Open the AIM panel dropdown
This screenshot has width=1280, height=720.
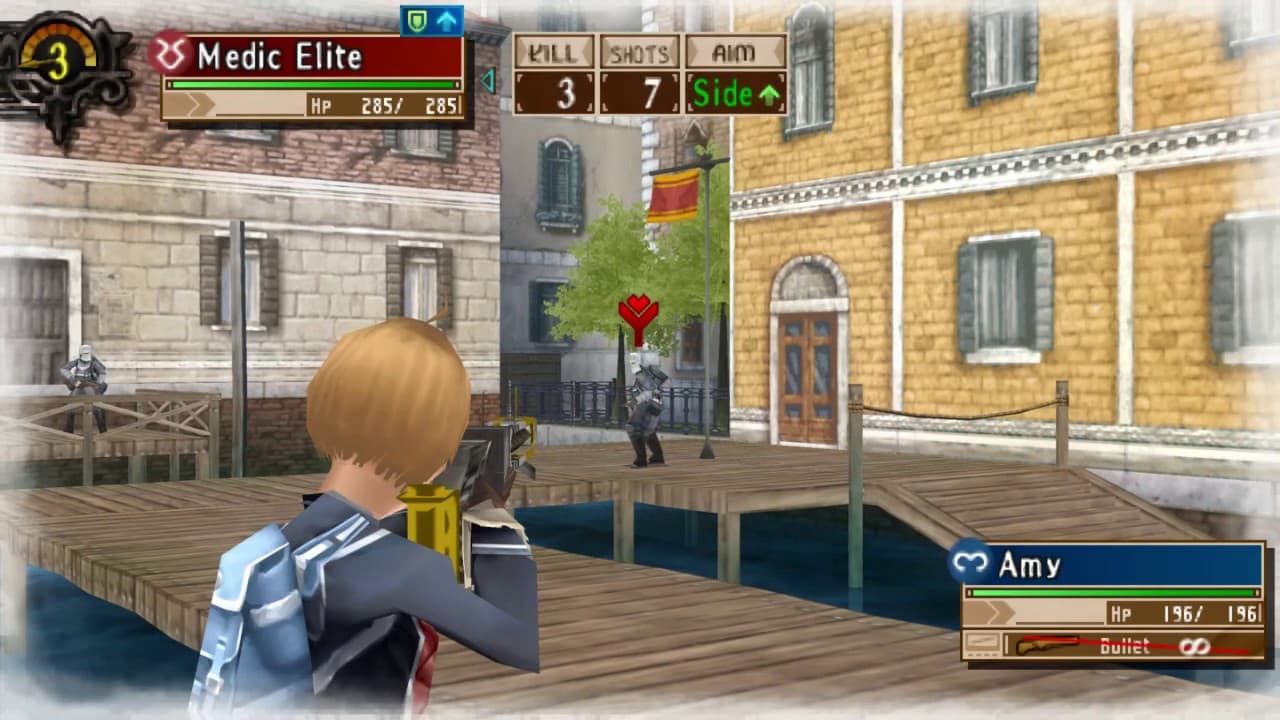click(x=734, y=52)
